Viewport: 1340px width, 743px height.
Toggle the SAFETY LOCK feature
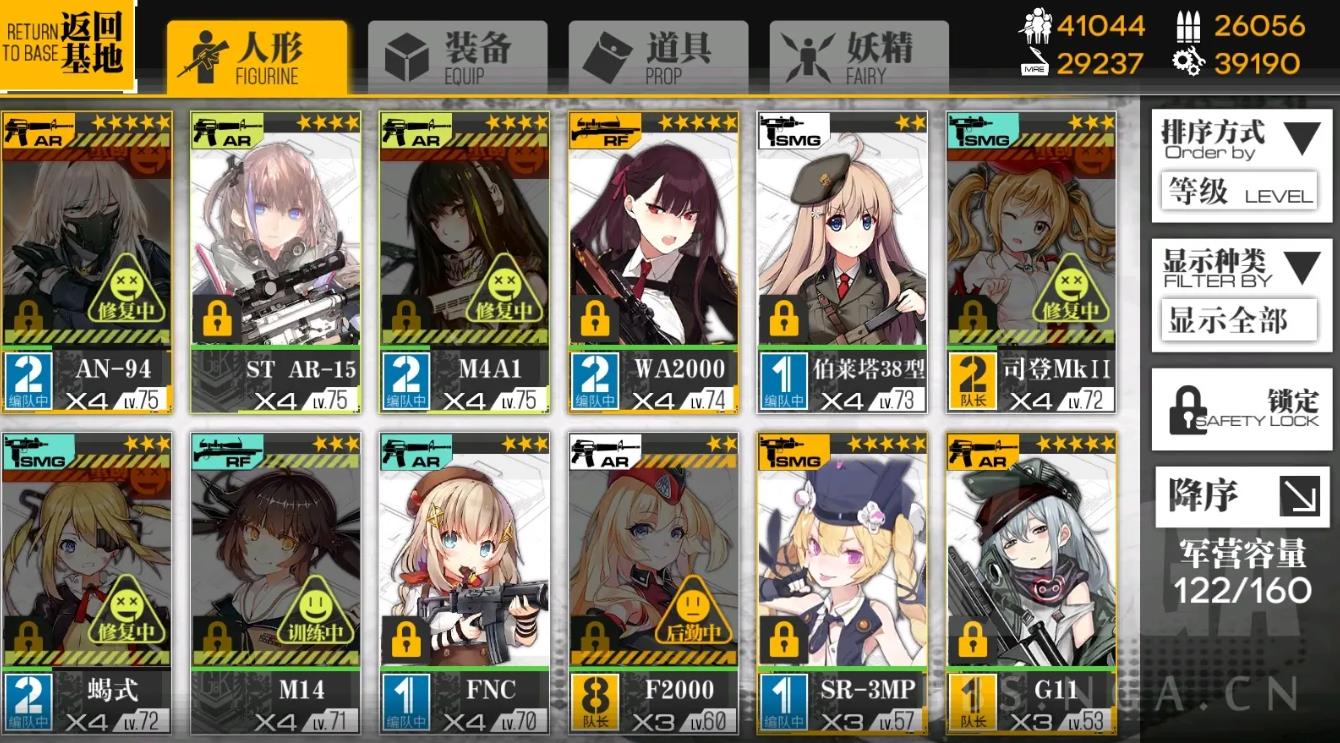click(x=1239, y=410)
